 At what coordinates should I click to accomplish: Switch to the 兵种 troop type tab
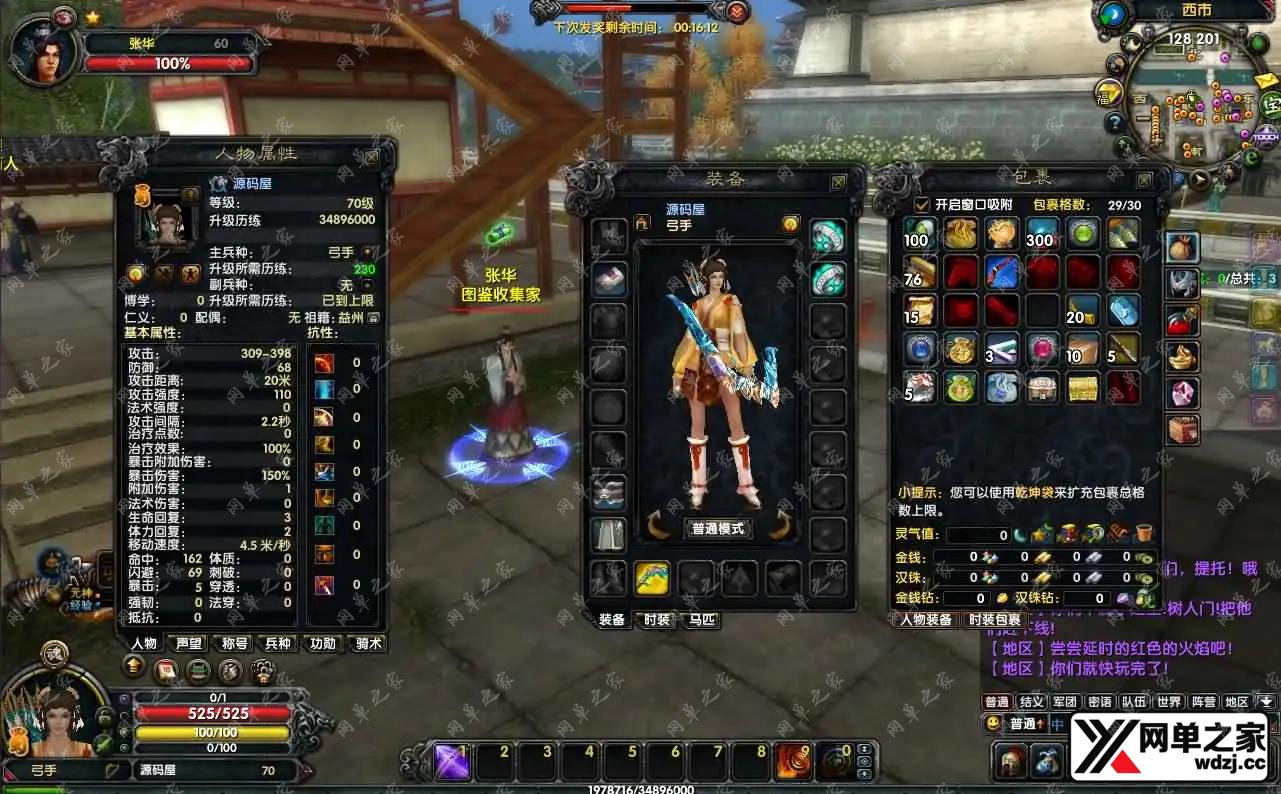pyautogui.click(x=278, y=643)
